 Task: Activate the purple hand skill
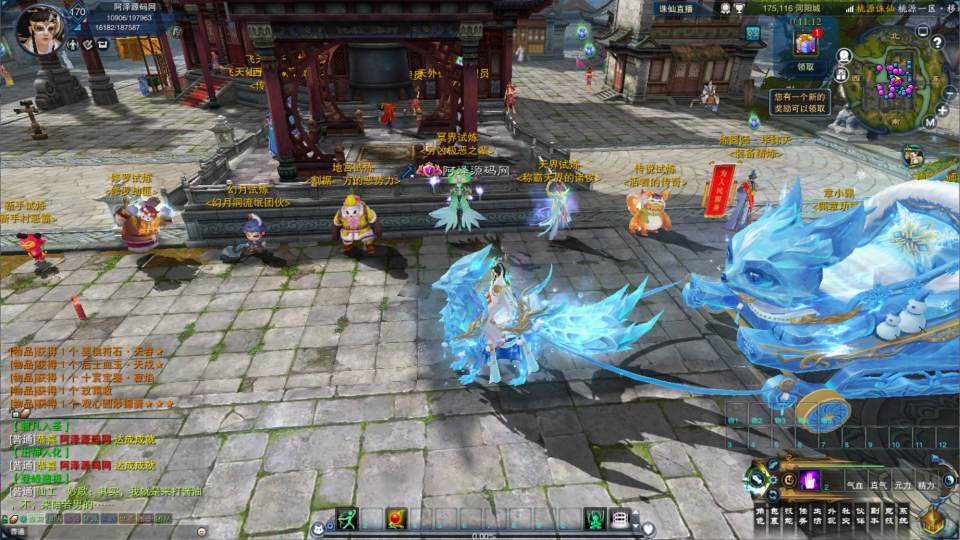[808, 481]
